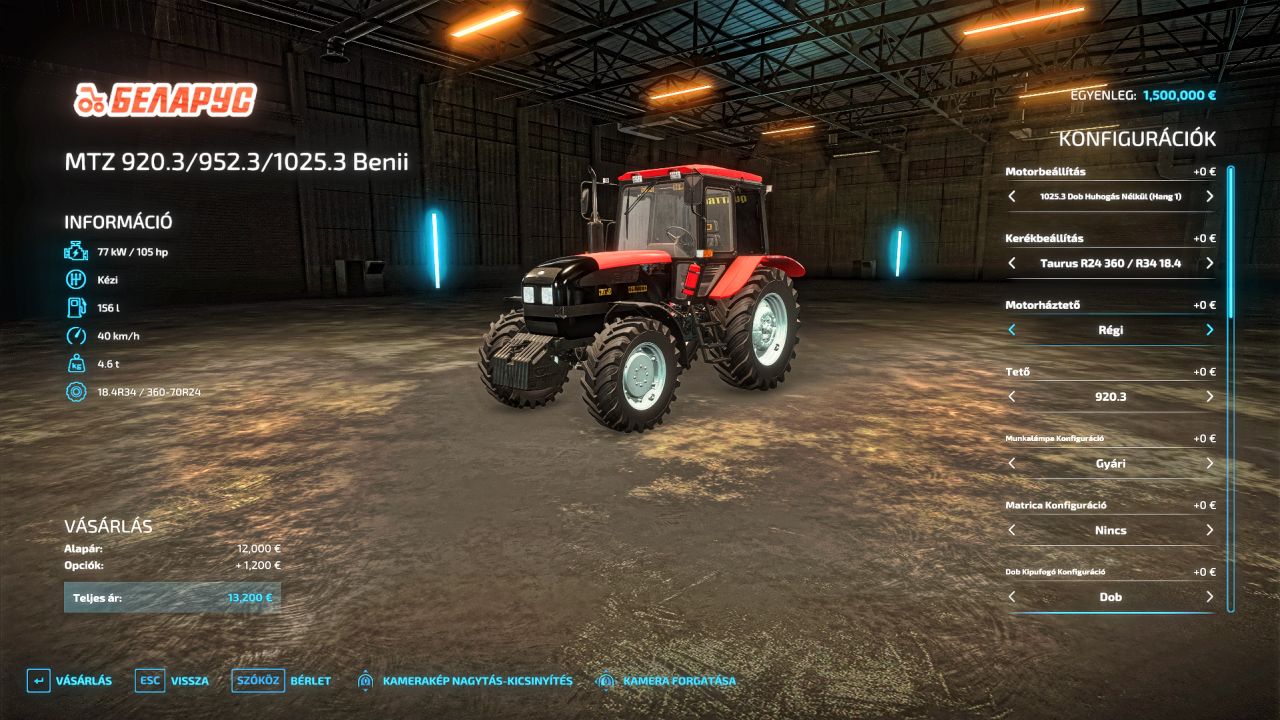1280x720 pixels.
Task: Toggle Matrica Konfiguráció away from Nincs
Action: click(1209, 530)
